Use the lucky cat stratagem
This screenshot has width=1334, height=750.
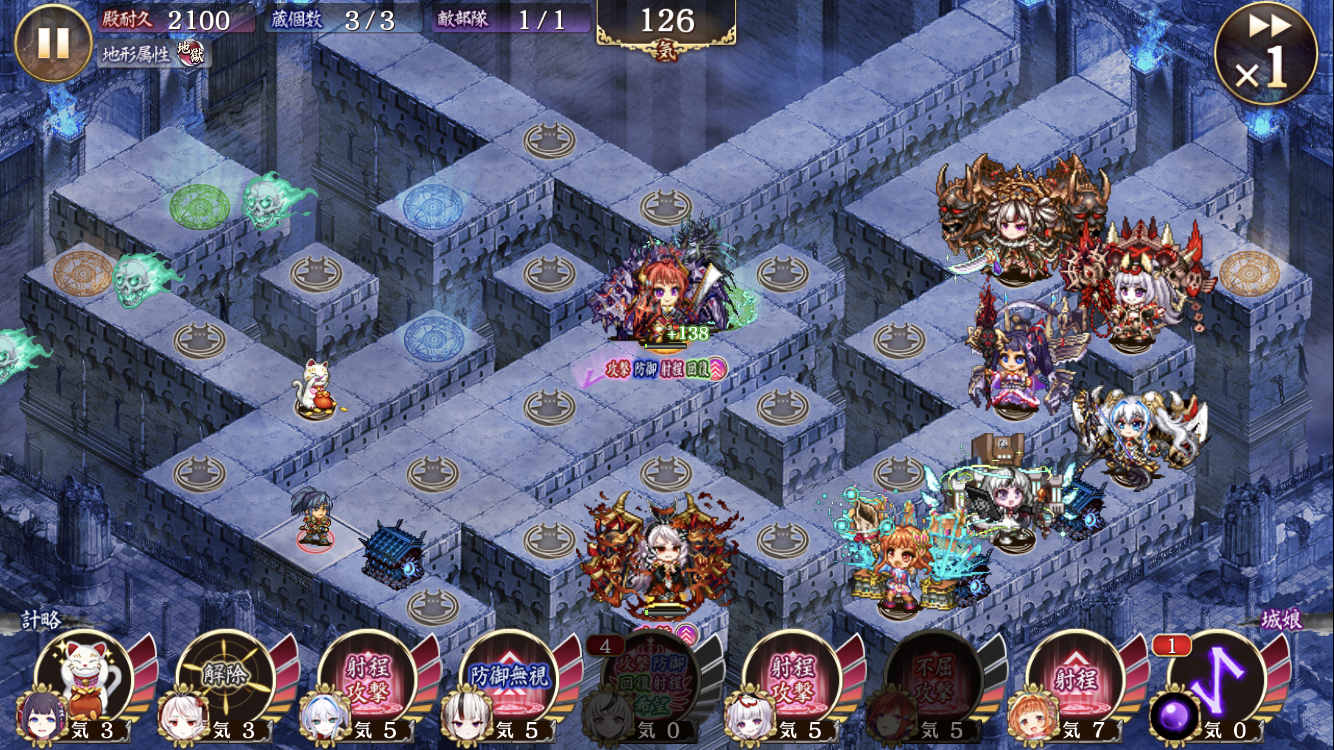point(84,682)
